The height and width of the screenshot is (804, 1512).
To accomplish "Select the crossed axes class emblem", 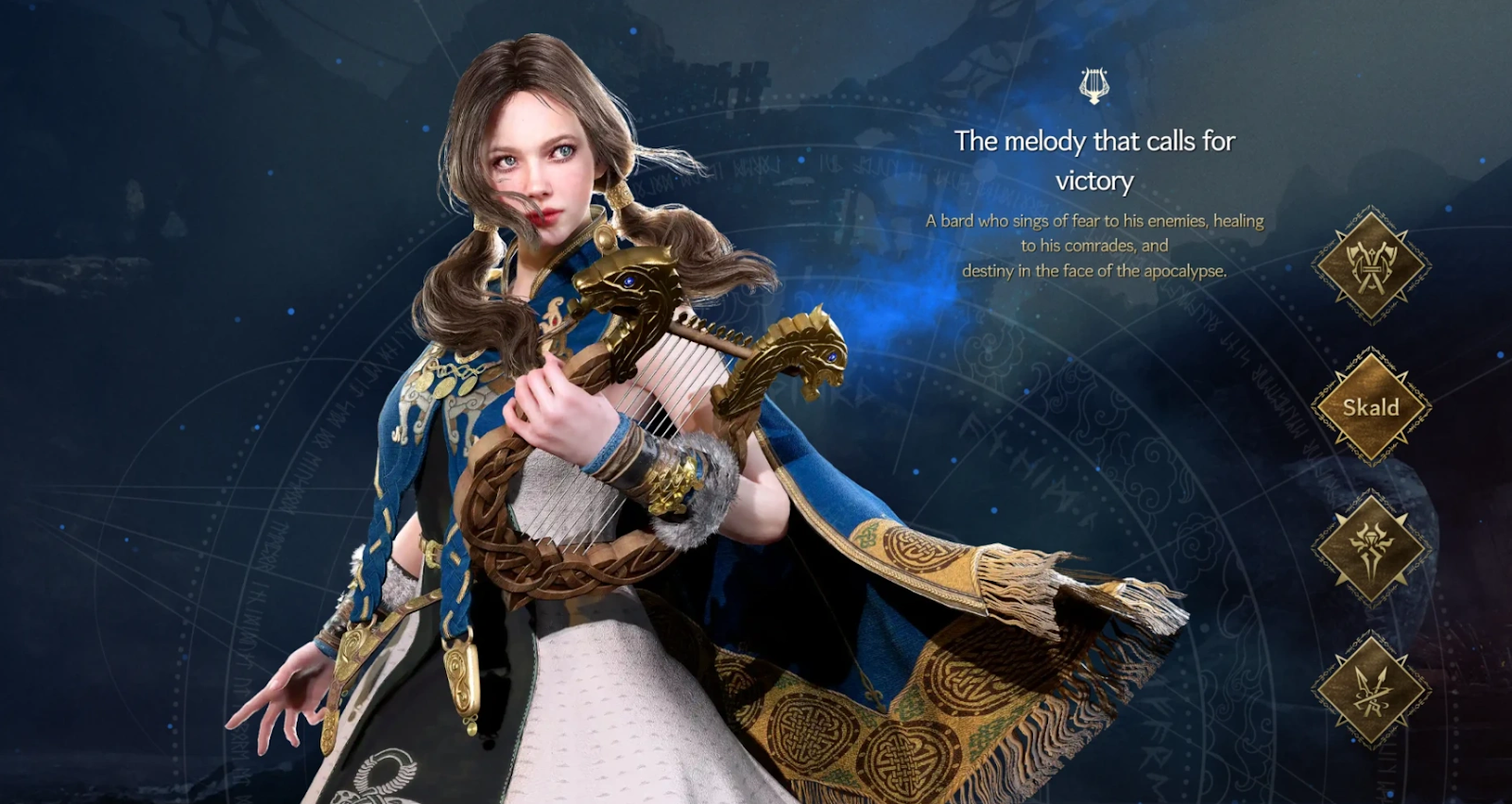I will pyautogui.click(x=1370, y=265).
